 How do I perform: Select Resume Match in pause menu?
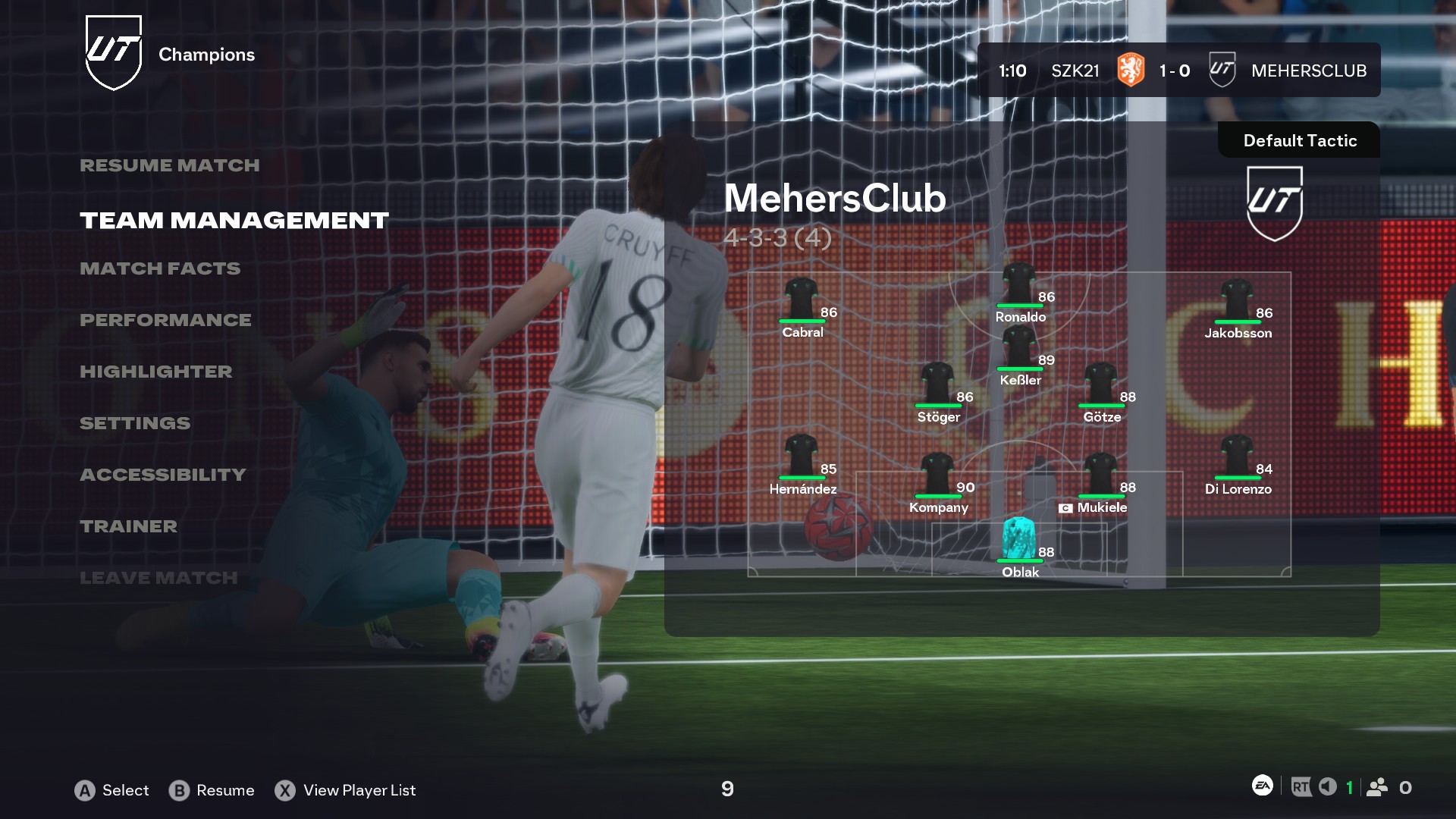(169, 165)
